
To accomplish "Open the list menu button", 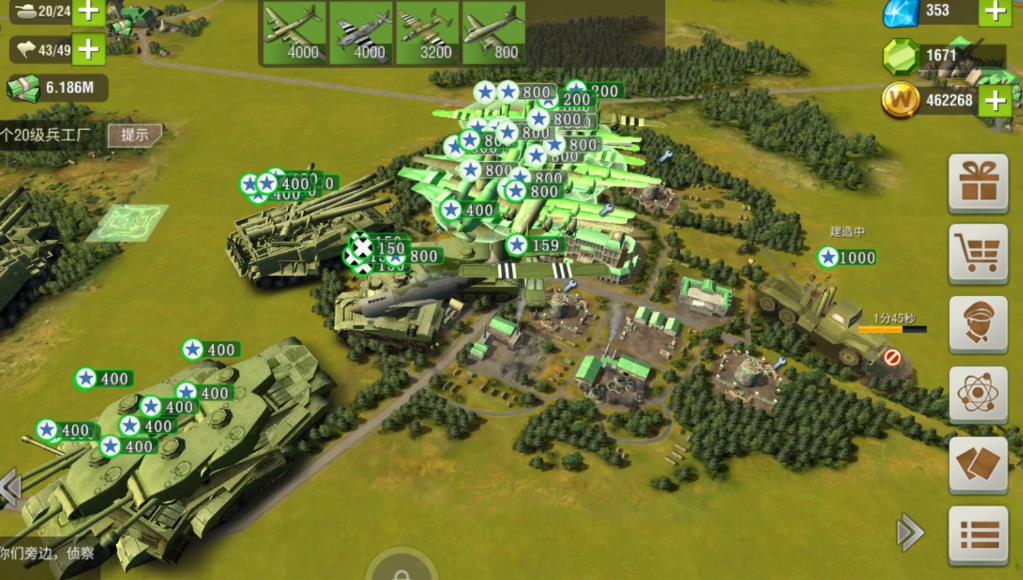I will [x=977, y=535].
